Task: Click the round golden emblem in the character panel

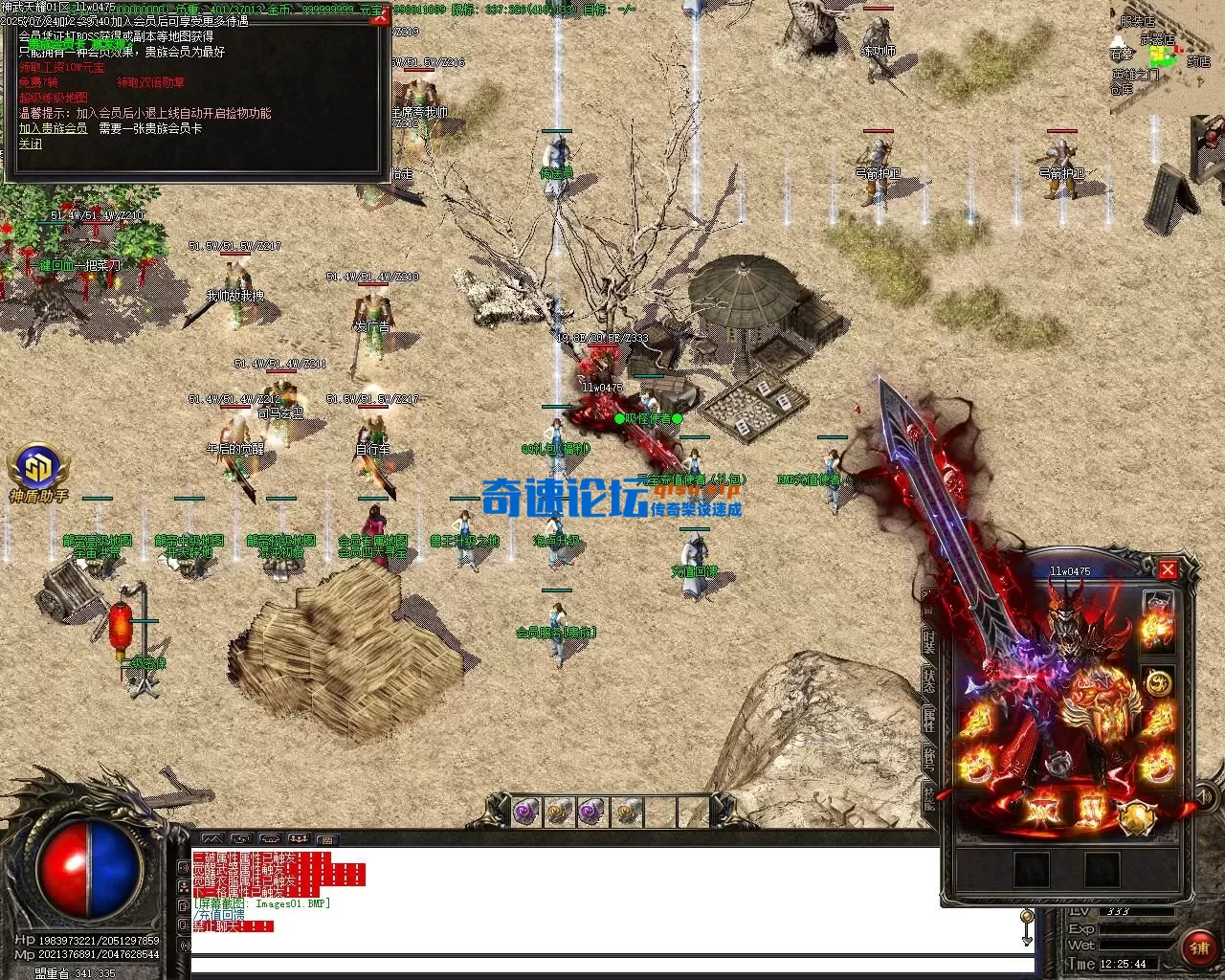Action: 1159,683
